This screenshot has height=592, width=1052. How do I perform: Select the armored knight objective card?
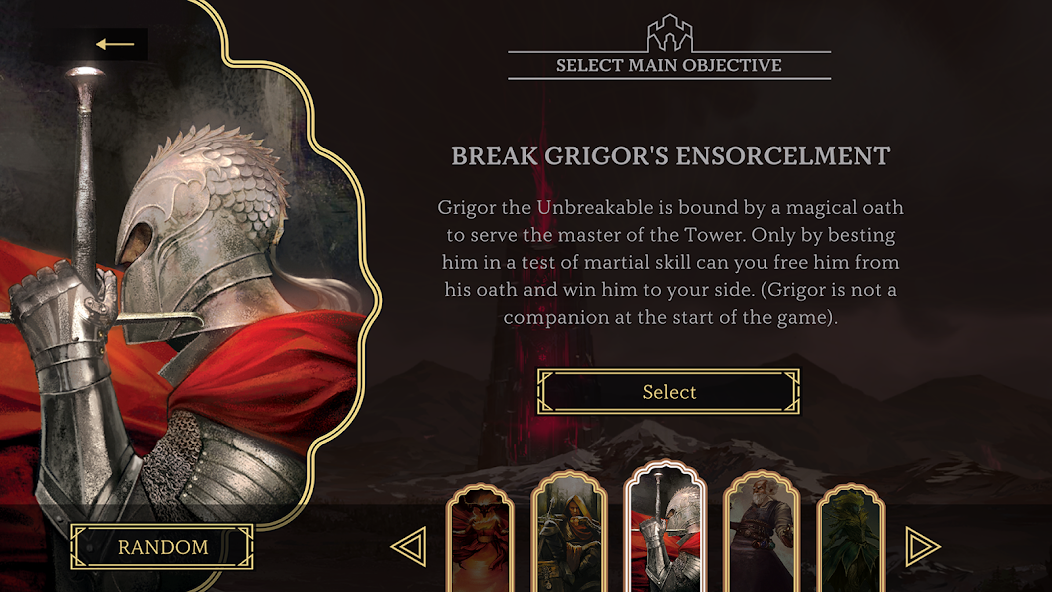pos(665,530)
